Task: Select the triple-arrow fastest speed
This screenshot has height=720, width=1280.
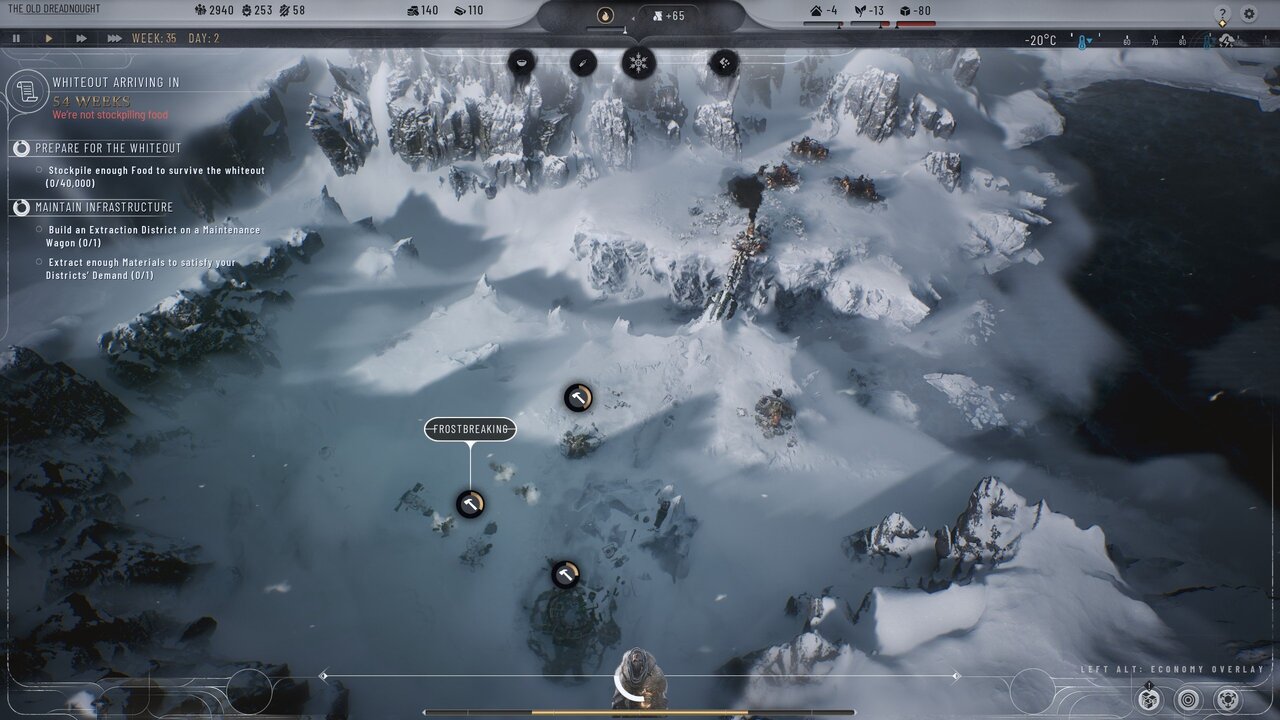Action: tap(115, 38)
